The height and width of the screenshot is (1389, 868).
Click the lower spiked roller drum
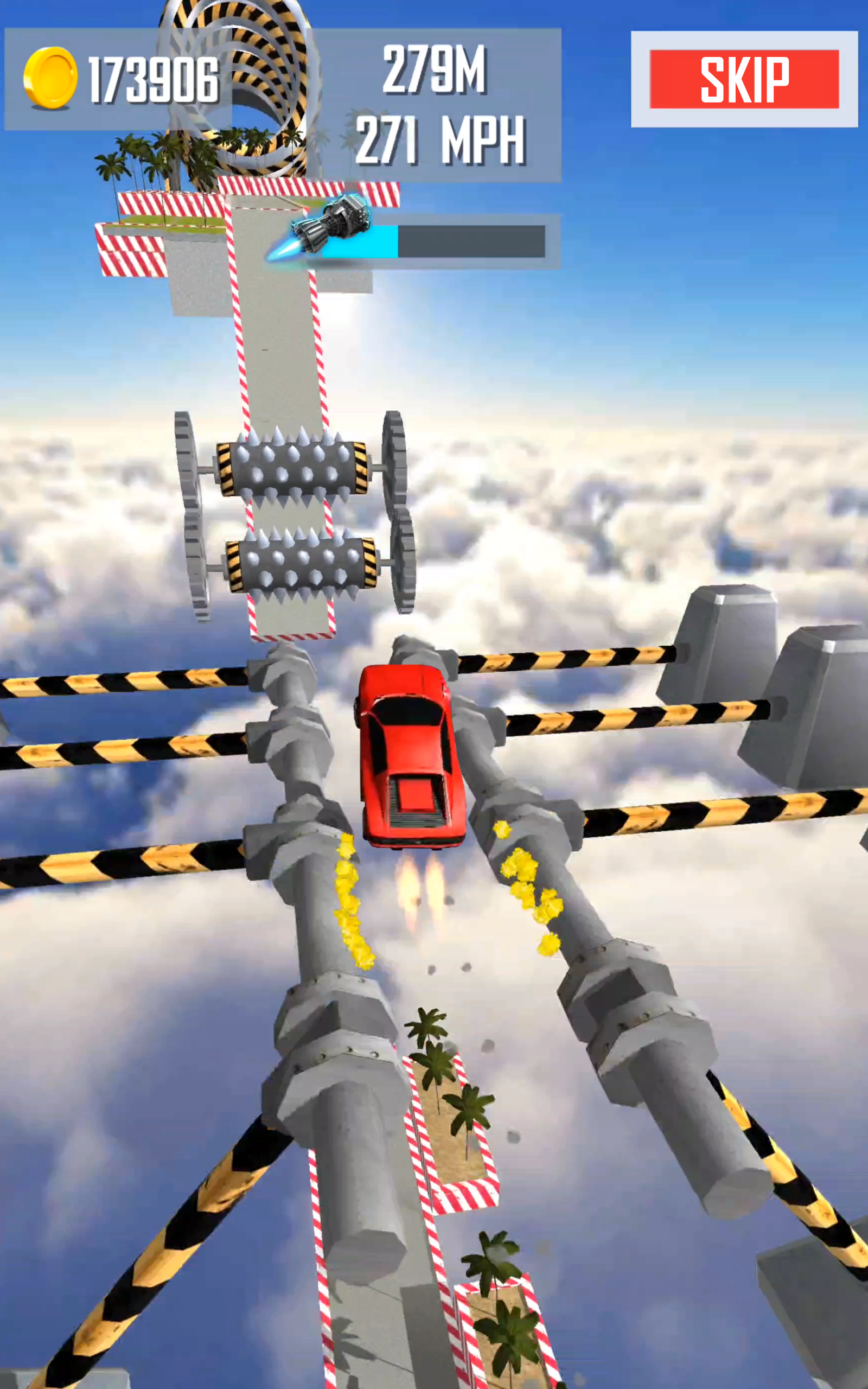pyautogui.click(x=298, y=565)
